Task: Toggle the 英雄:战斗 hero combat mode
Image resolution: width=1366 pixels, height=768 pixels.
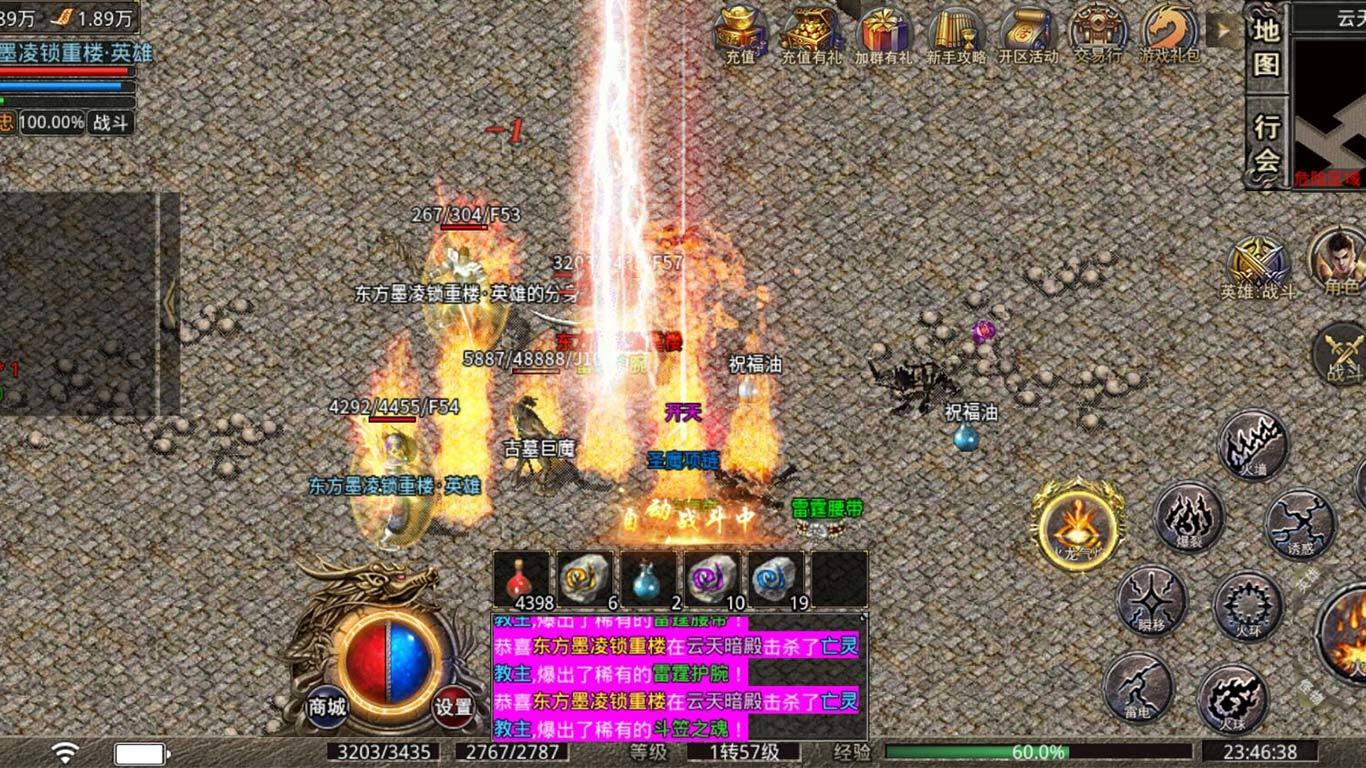Action: tap(1257, 266)
